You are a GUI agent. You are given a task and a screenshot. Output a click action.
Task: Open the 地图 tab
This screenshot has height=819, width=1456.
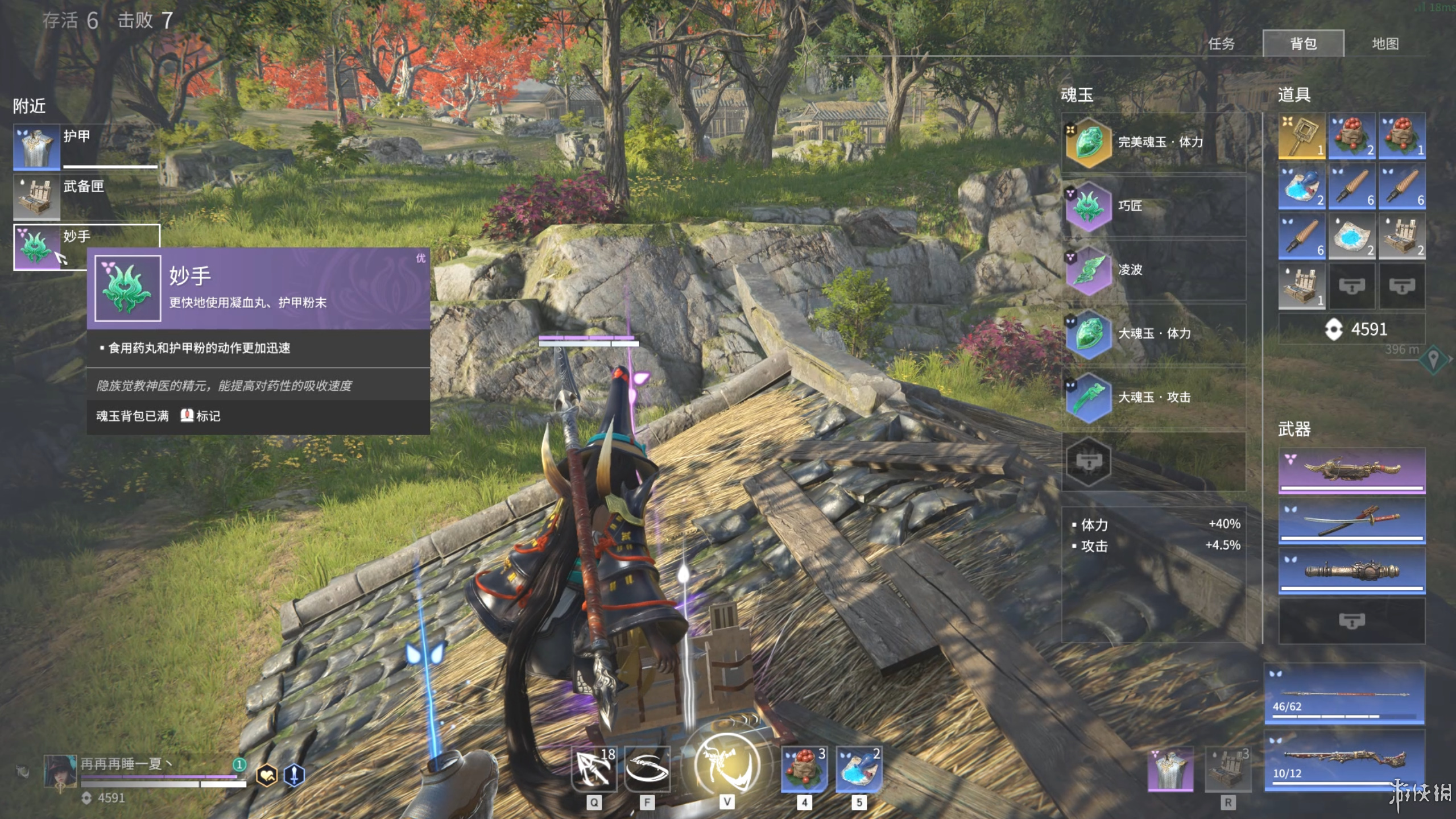click(1385, 44)
